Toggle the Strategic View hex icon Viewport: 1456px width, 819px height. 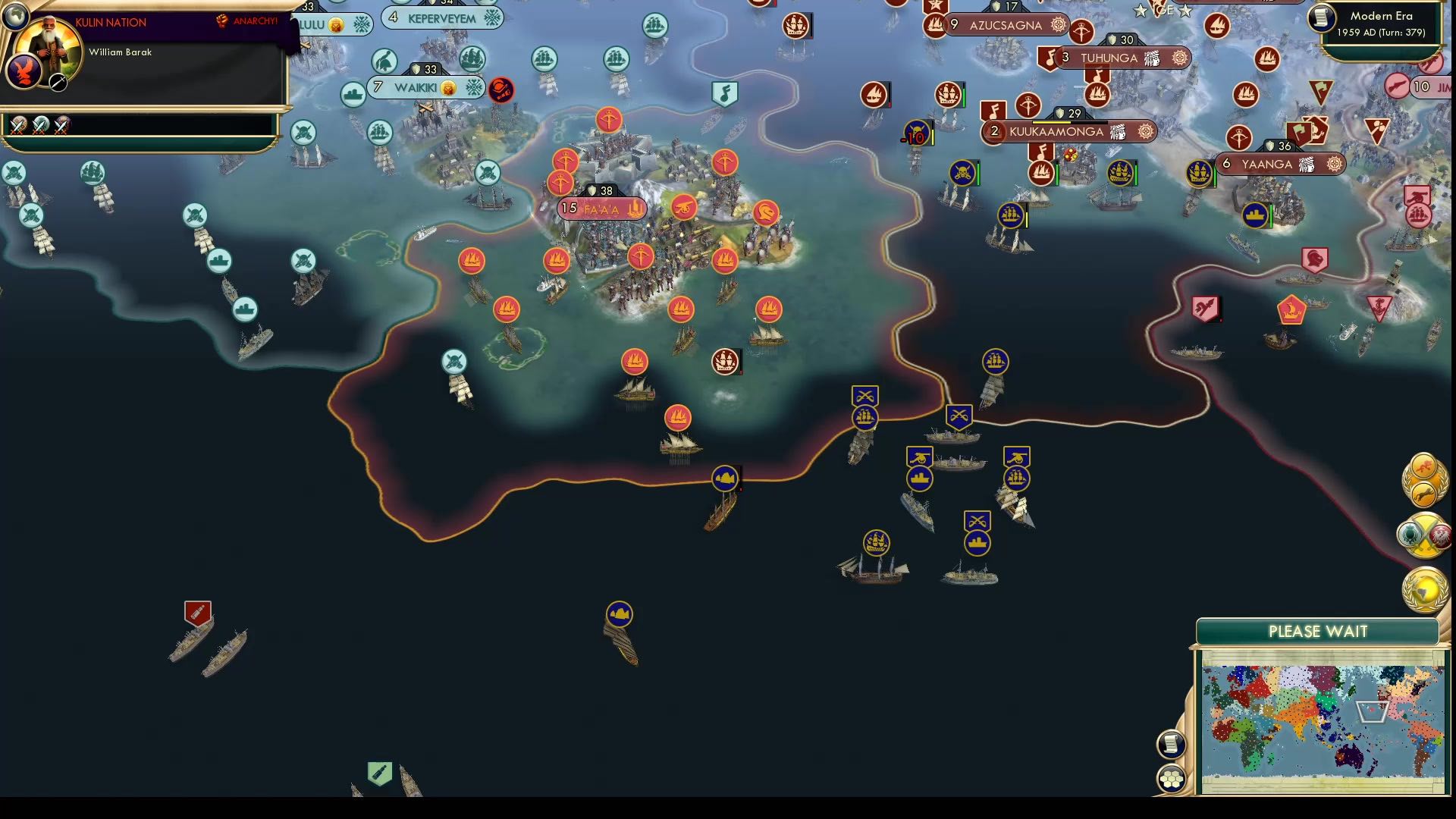coord(1172,777)
